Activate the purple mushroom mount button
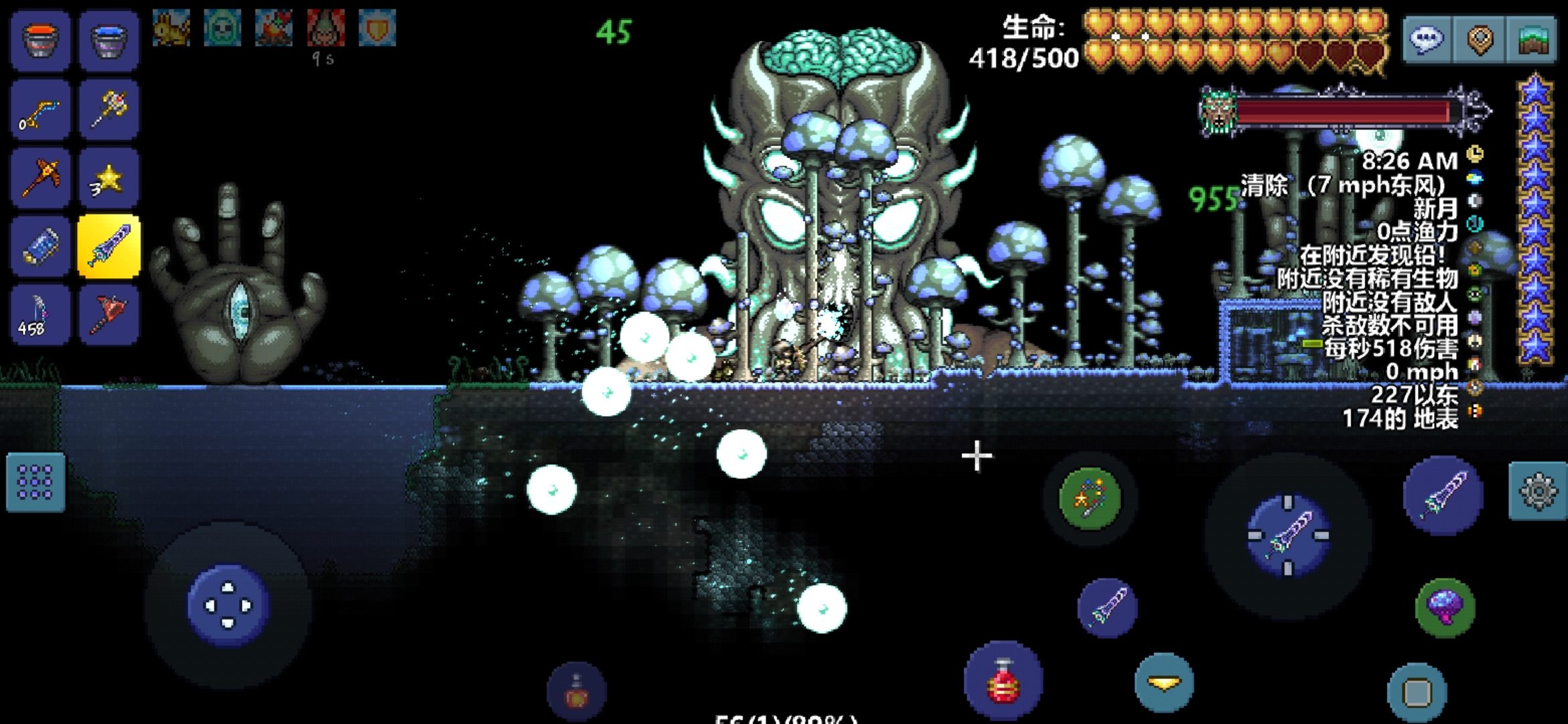This screenshot has width=1568, height=724. point(1445,608)
